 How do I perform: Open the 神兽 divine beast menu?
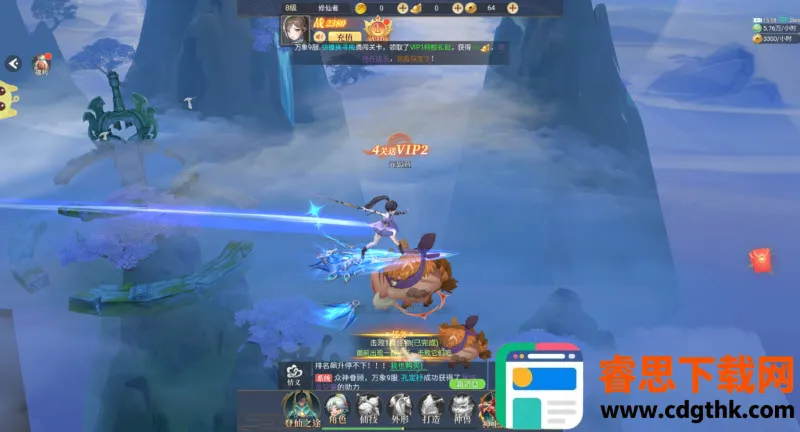(462, 408)
